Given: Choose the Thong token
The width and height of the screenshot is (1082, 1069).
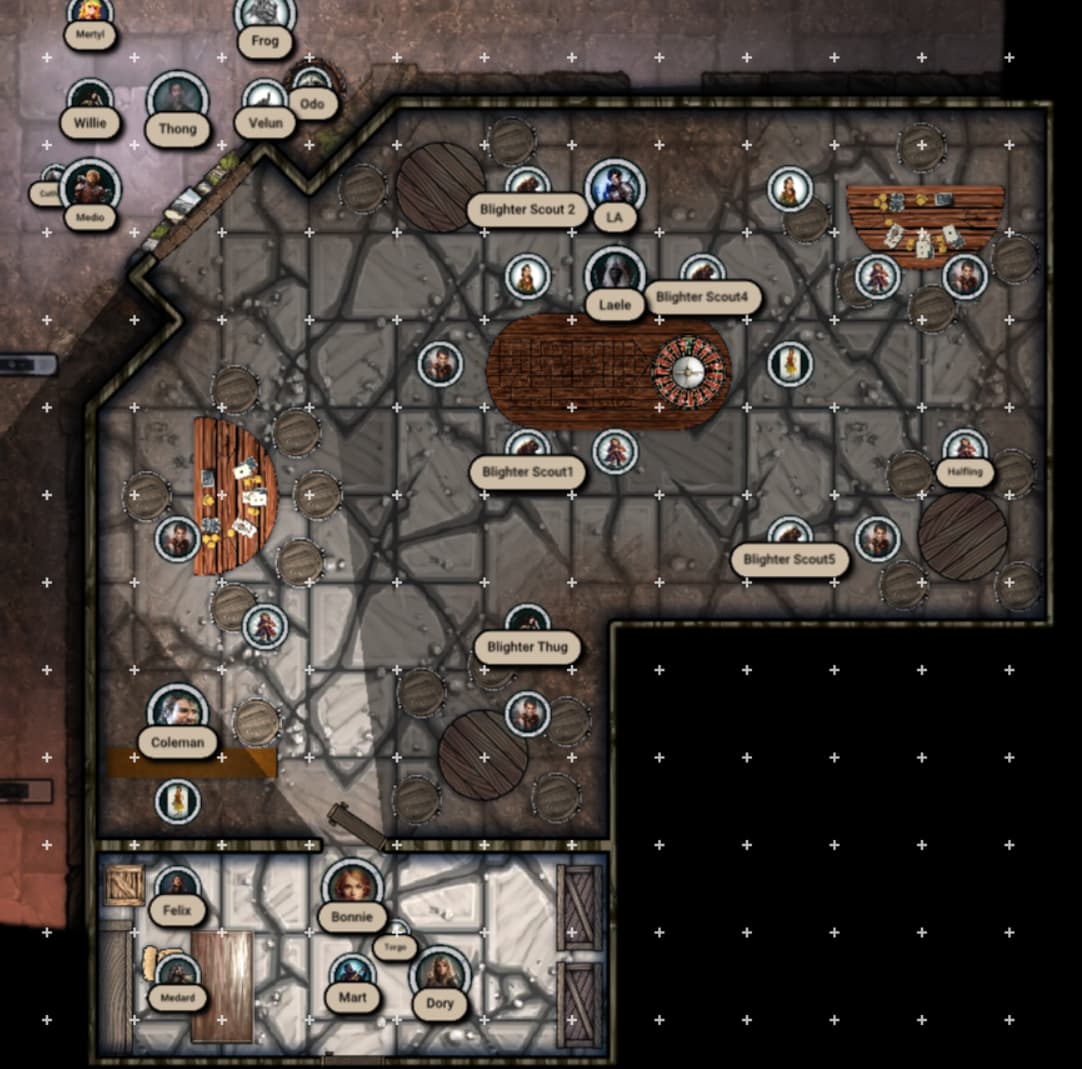Looking at the screenshot, I should coord(177,100).
